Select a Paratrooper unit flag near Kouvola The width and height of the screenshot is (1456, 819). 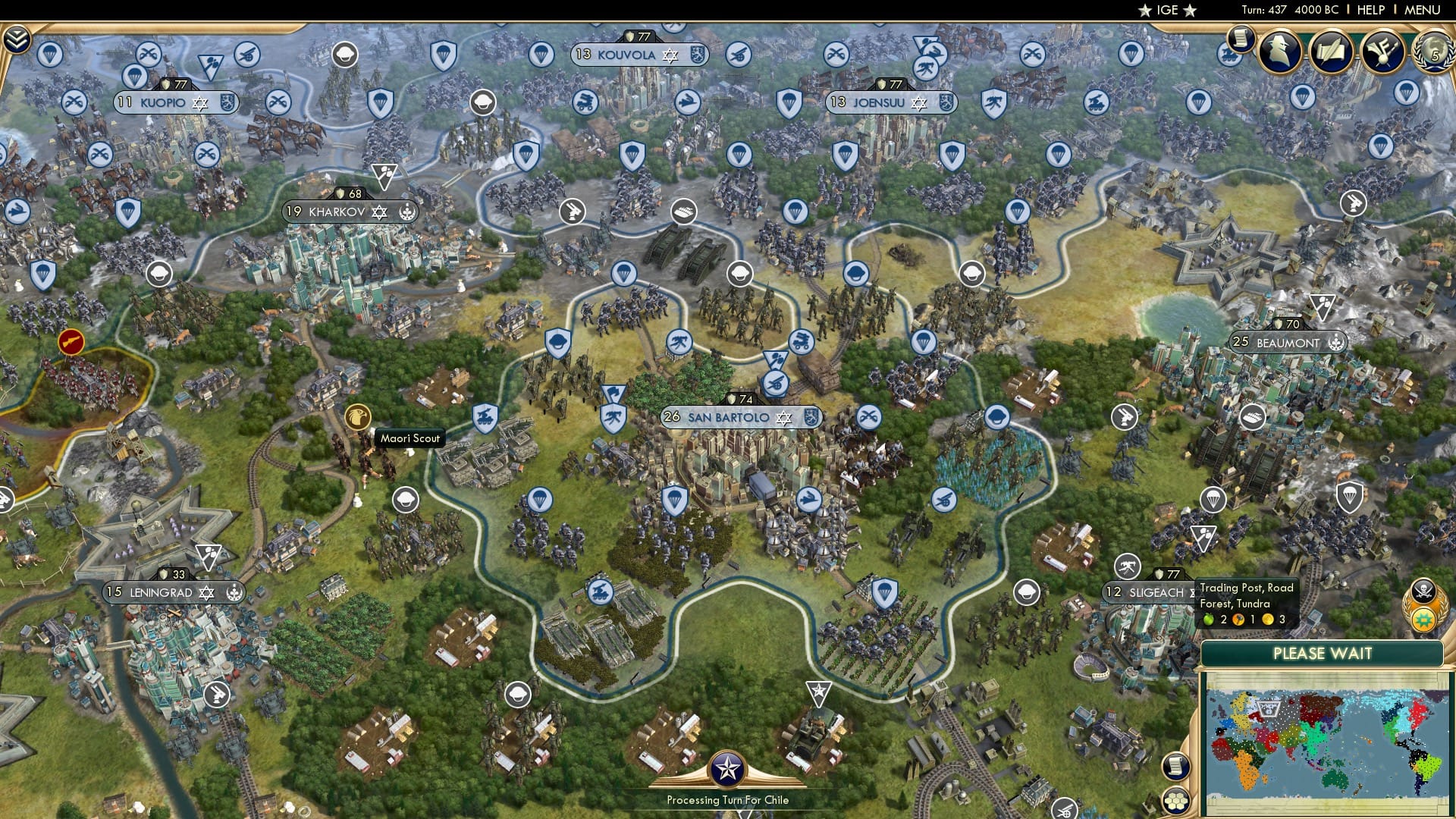pyautogui.click(x=541, y=55)
